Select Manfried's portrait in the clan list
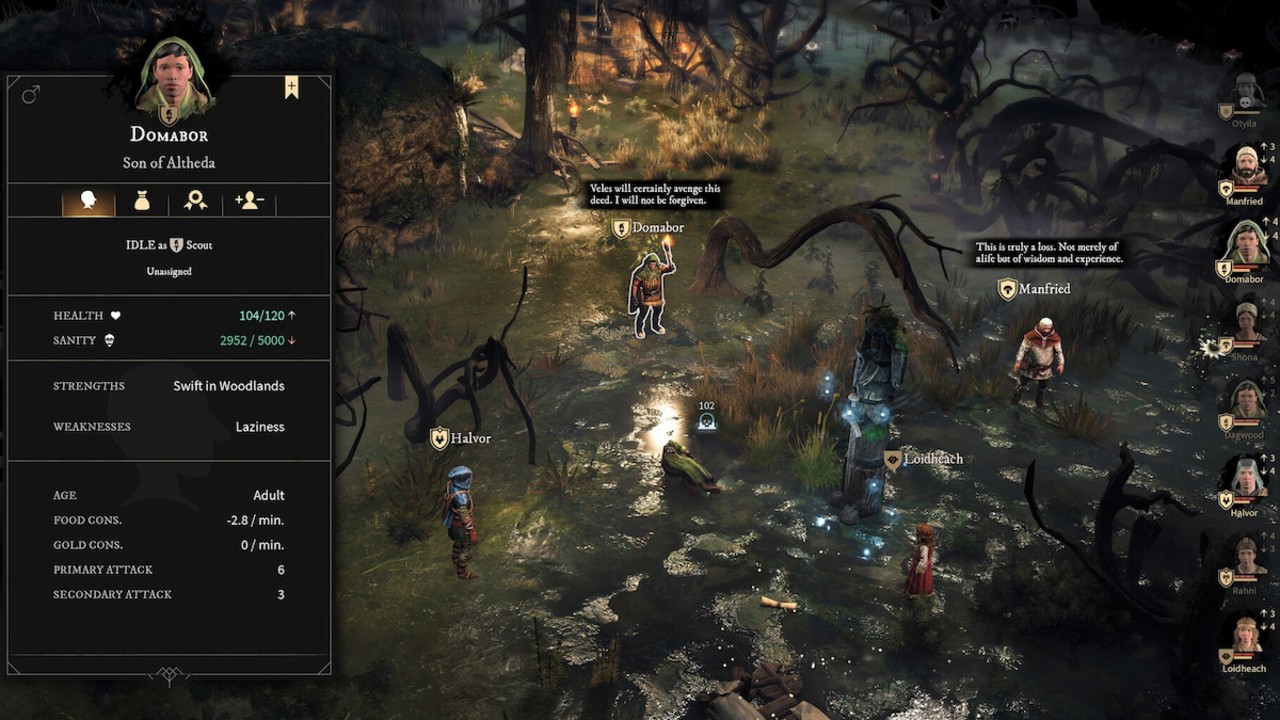1280x720 pixels. (x=1246, y=170)
